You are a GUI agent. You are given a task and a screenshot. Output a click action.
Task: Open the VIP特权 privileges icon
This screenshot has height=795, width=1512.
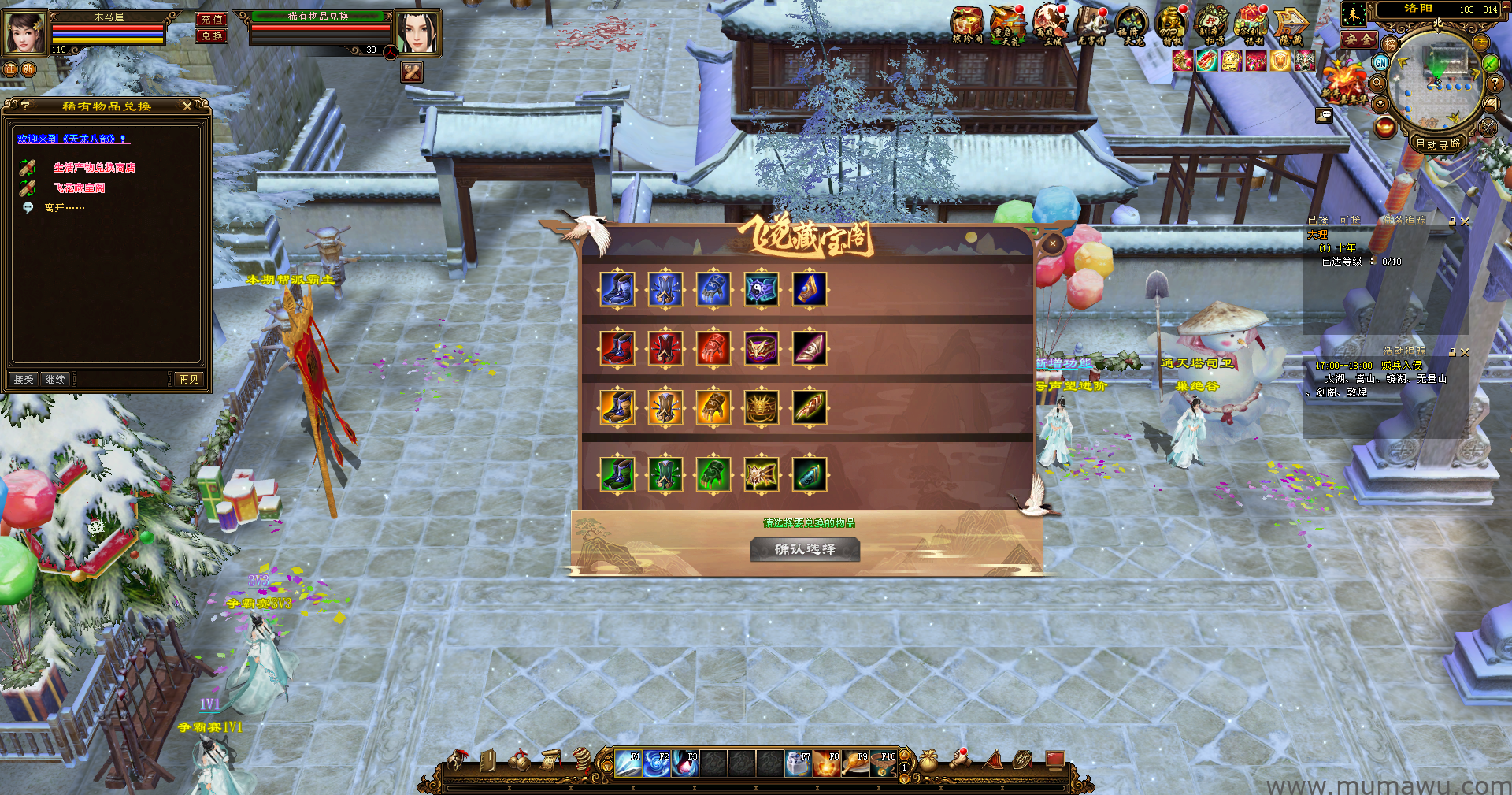pos(1171,24)
